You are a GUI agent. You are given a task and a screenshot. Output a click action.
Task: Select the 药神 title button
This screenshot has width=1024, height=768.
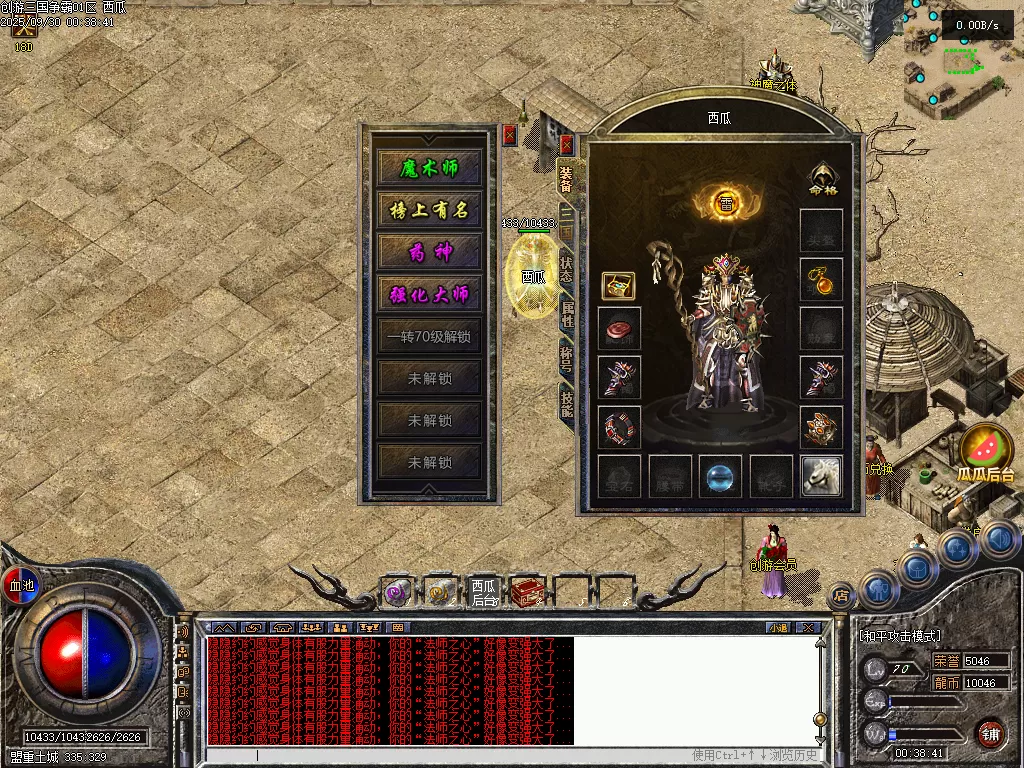pyautogui.click(x=429, y=252)
